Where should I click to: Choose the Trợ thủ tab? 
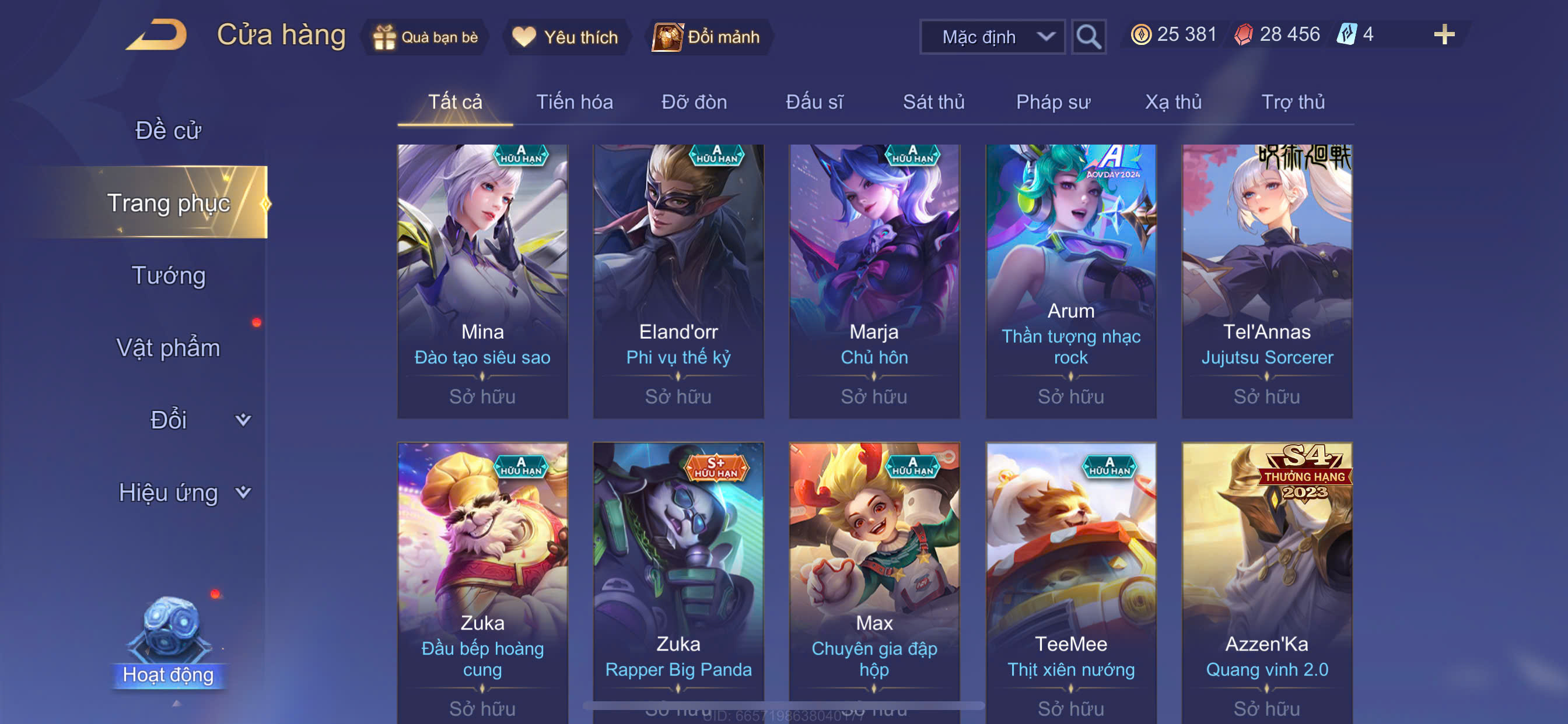1292,102
